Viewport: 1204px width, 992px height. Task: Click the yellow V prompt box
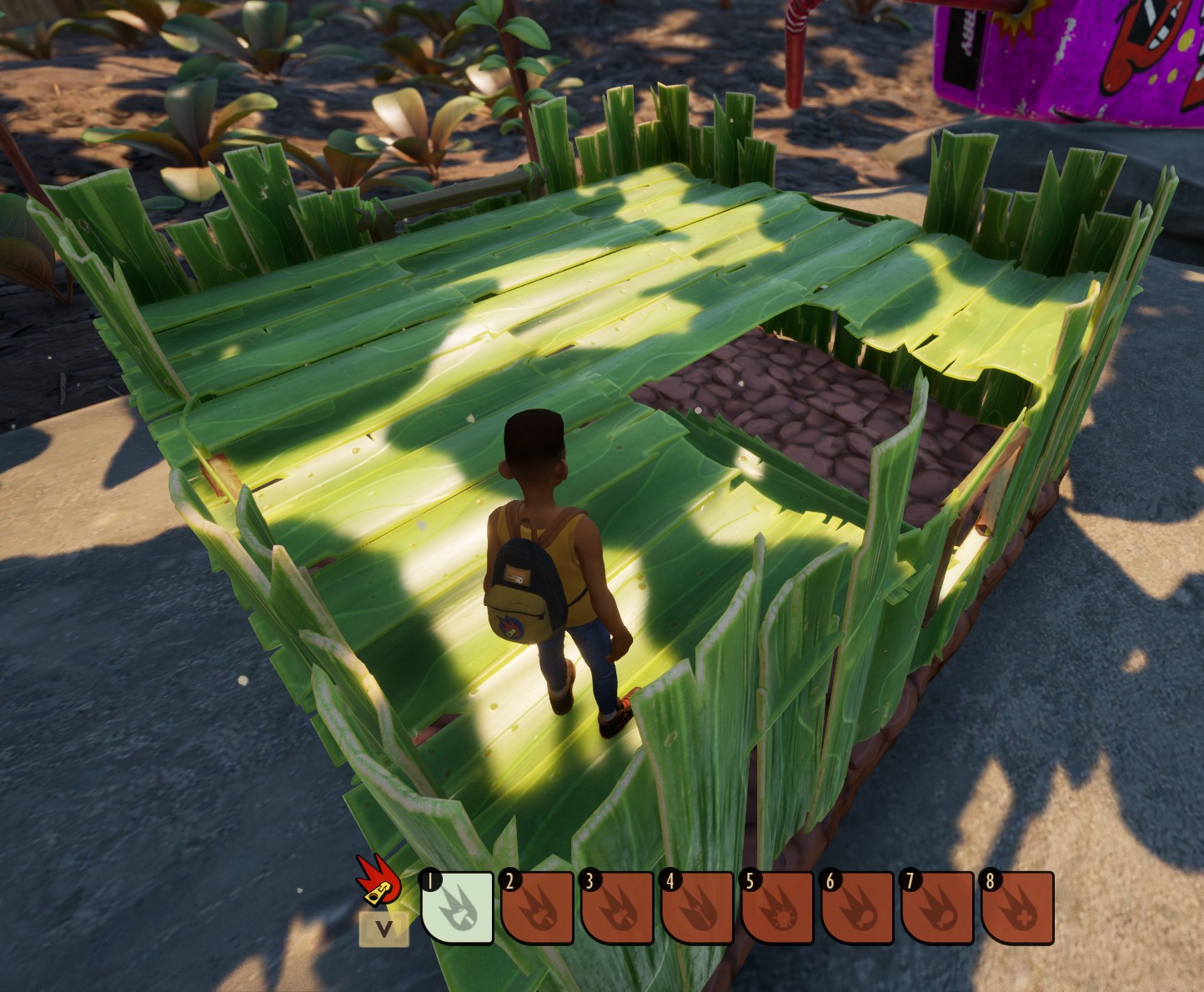pos(384,930)
